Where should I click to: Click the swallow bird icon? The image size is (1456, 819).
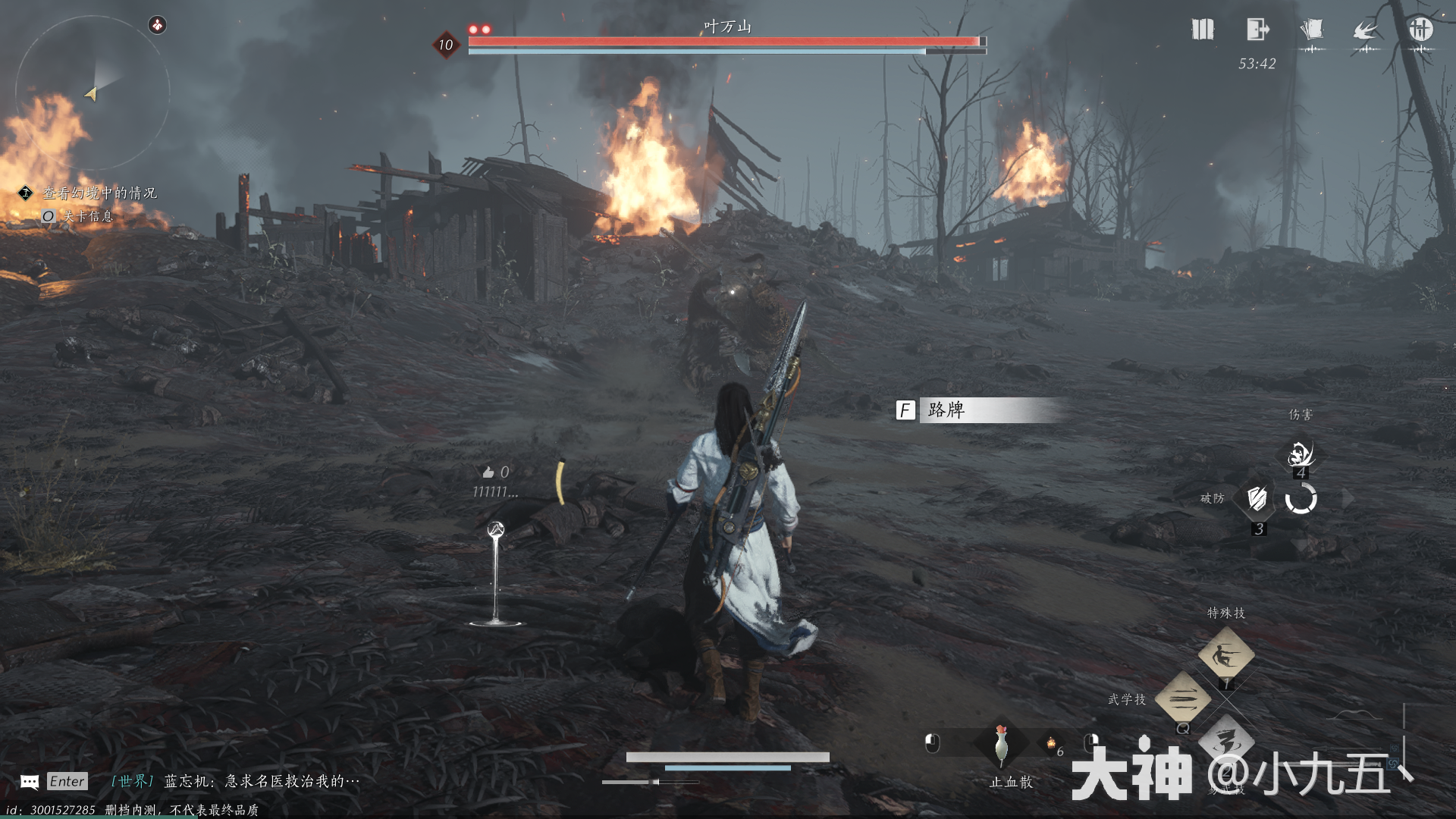point(1366,30)
